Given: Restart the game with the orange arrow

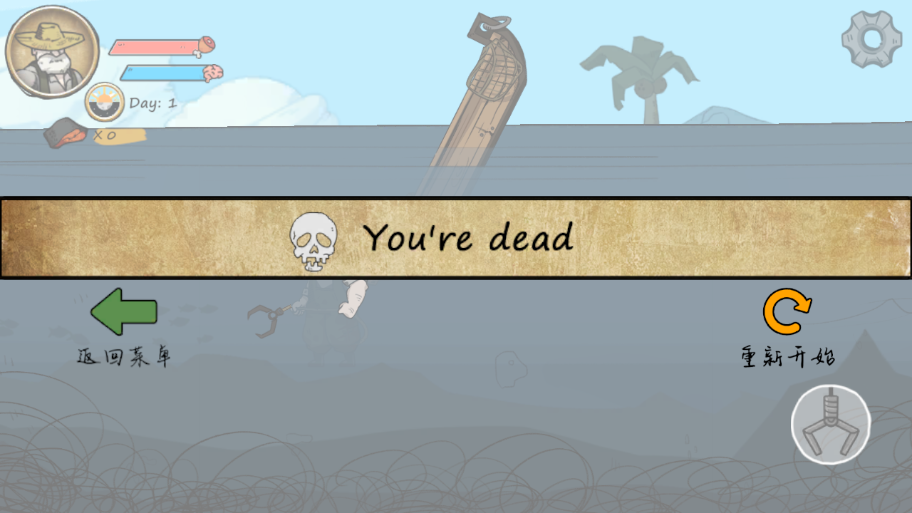Looking at the screenshot, I should tap(787, 312).
